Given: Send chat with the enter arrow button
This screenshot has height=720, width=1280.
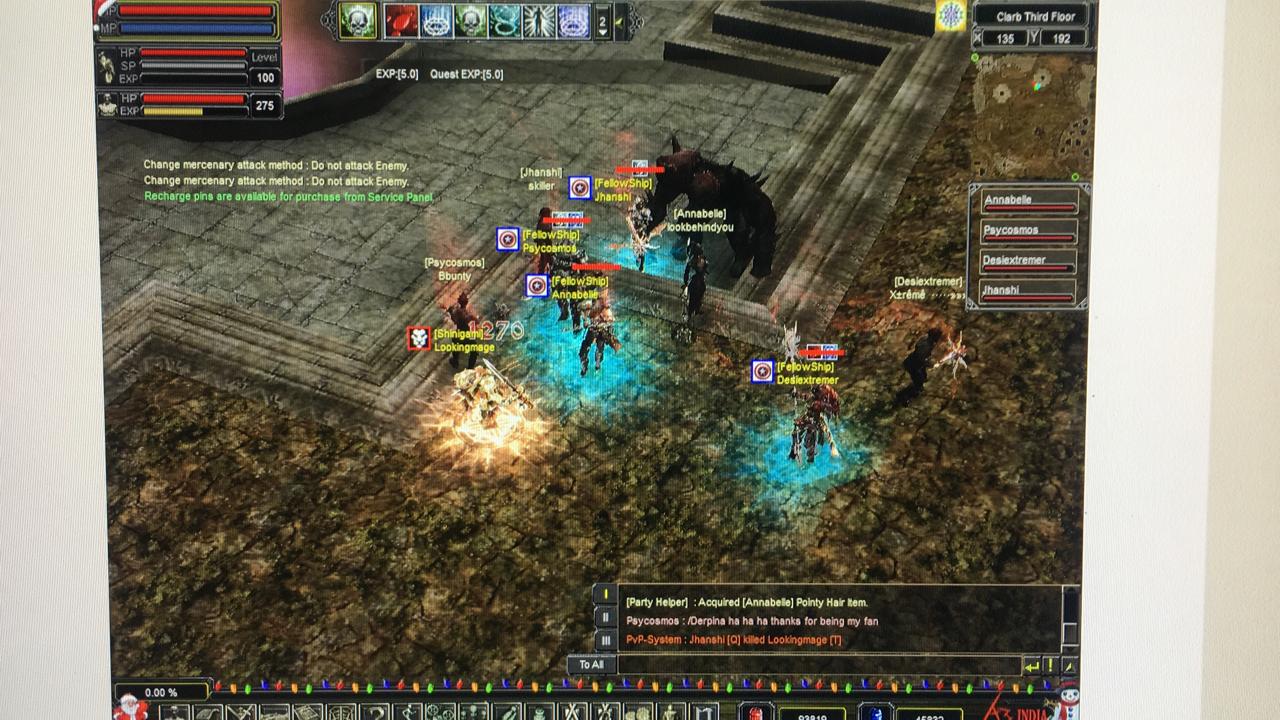Looking at the screenshot, I should pos(1031,665).
